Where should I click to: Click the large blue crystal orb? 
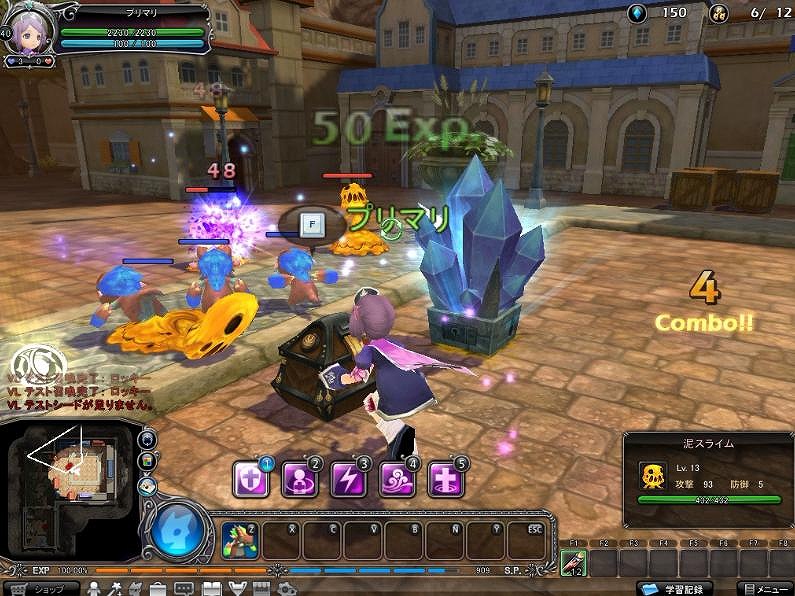[x=179, y=530]
